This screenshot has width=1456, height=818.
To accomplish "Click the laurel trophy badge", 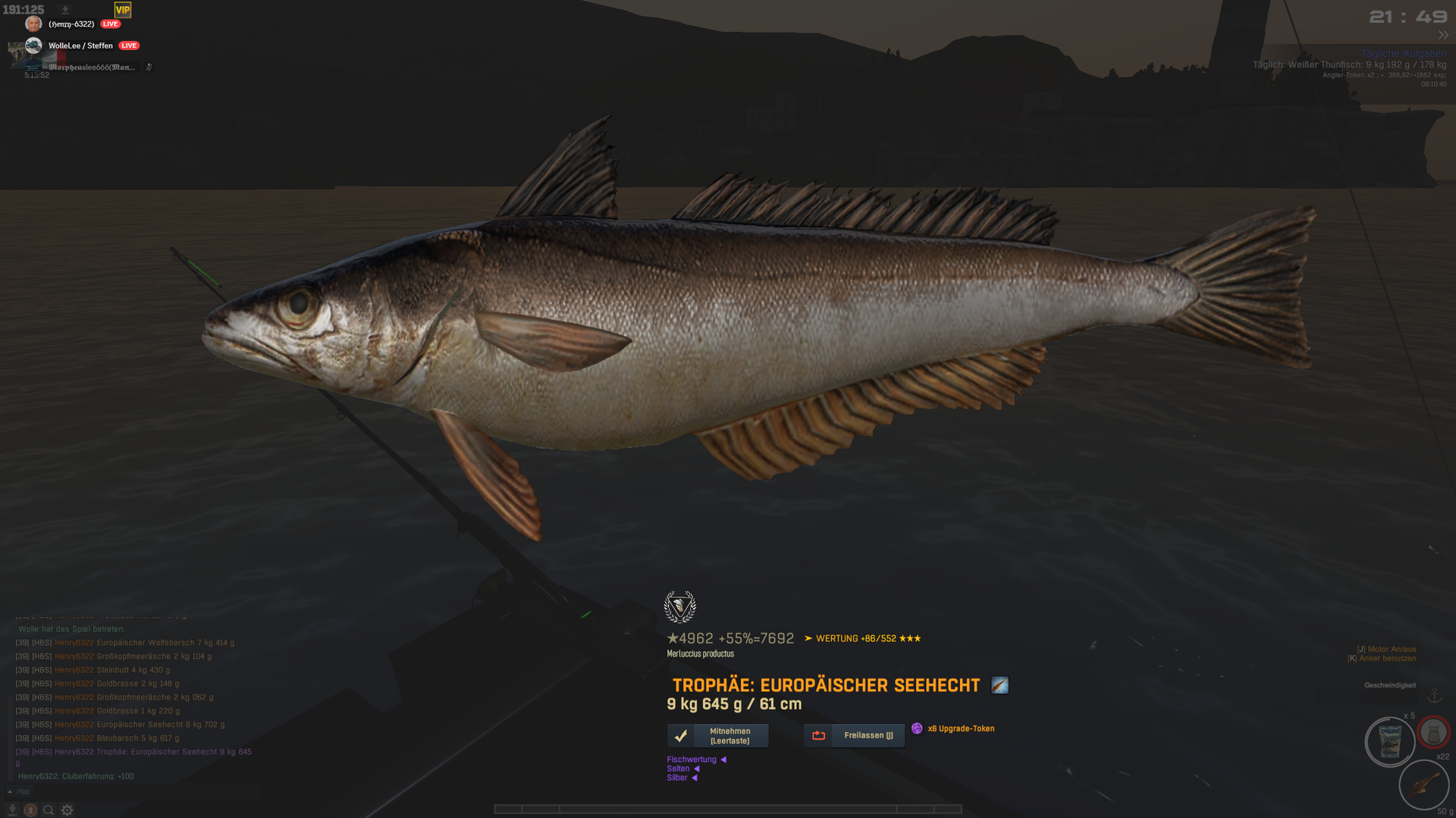I will (679, 606).
